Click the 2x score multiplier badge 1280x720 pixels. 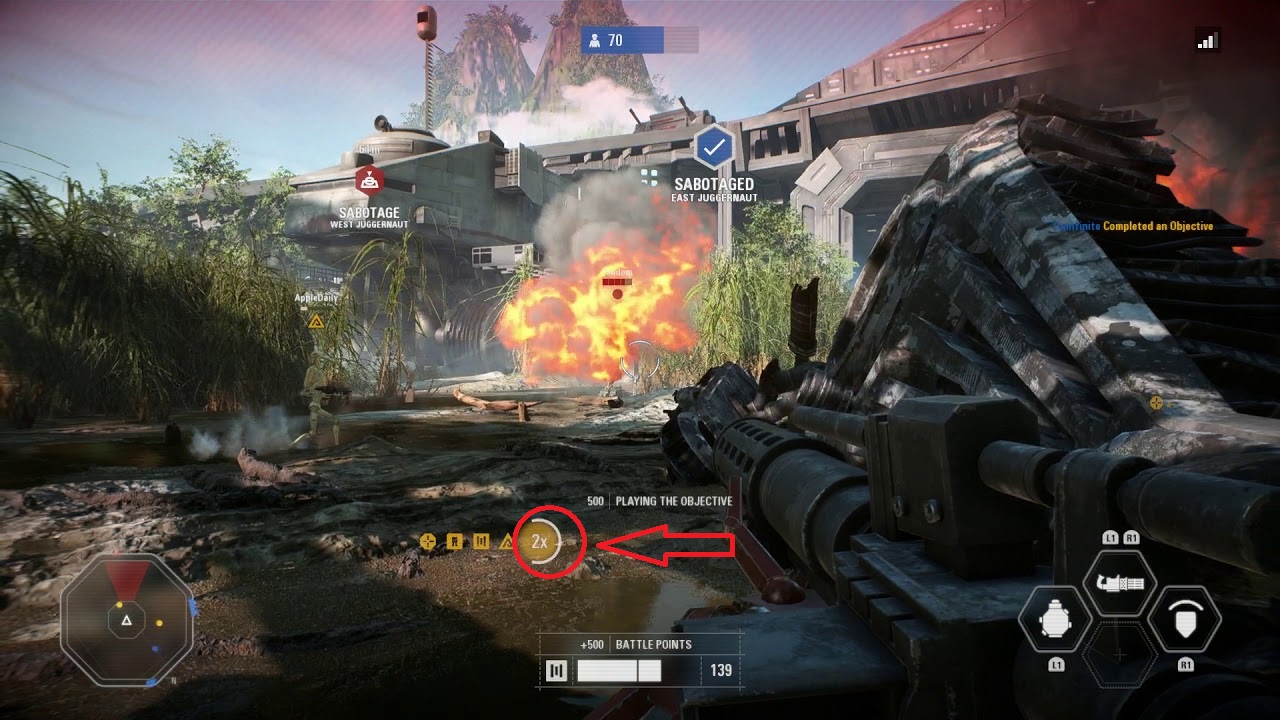[540, 542]
